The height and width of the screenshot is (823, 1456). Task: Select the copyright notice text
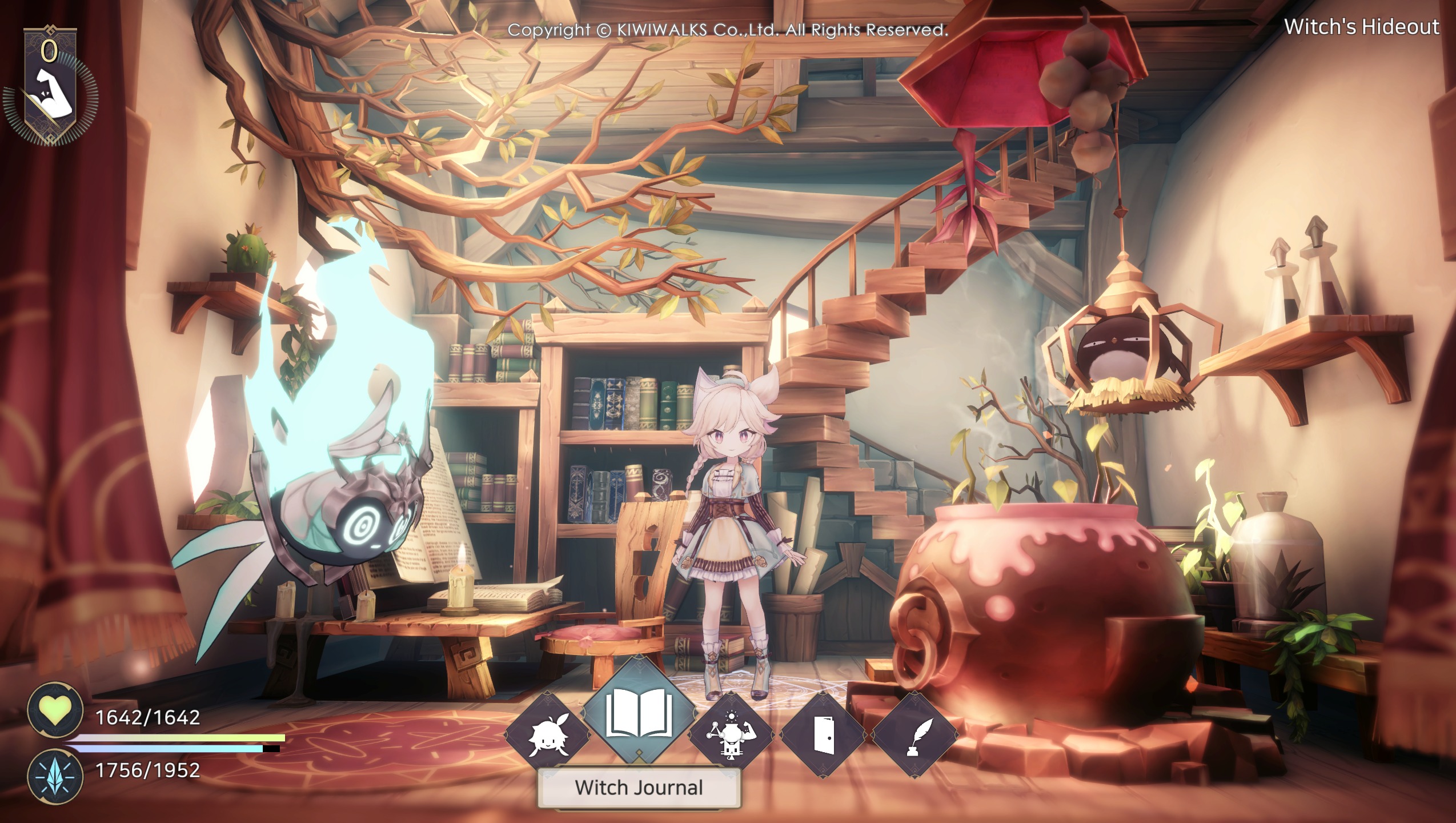coord(728,30)
